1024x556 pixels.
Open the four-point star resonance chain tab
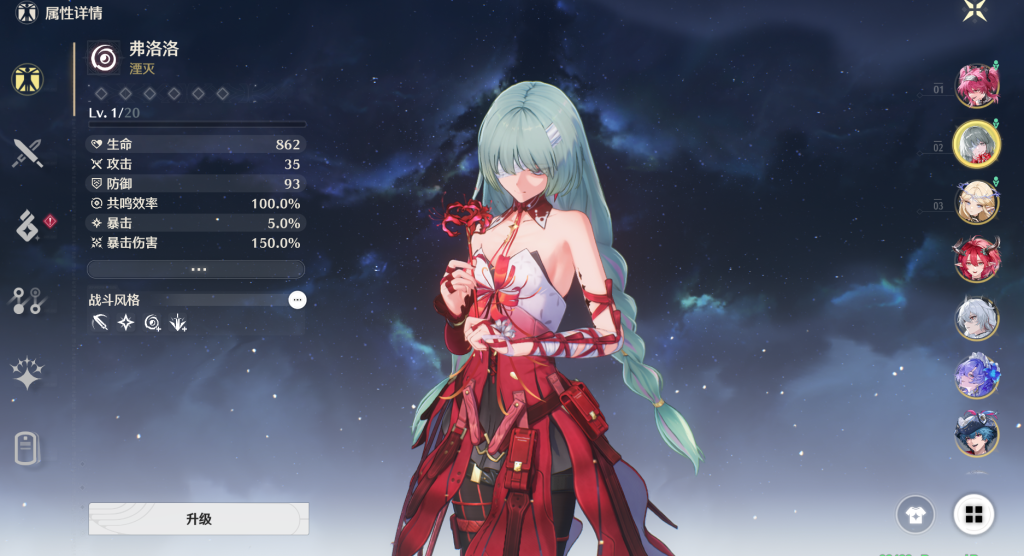click(x=27, y=375)
